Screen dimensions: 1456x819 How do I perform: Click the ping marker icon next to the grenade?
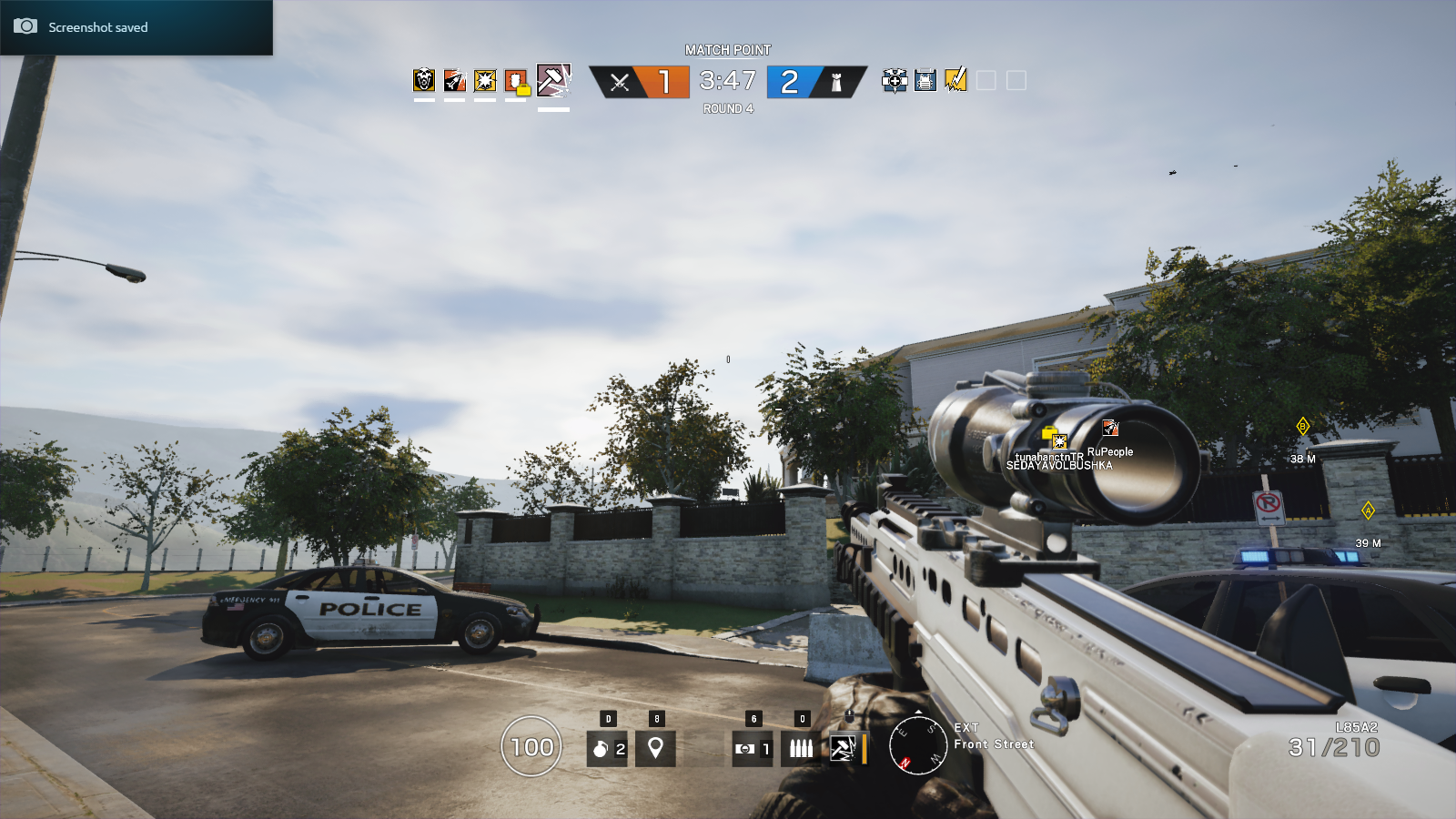click(654, 748)
